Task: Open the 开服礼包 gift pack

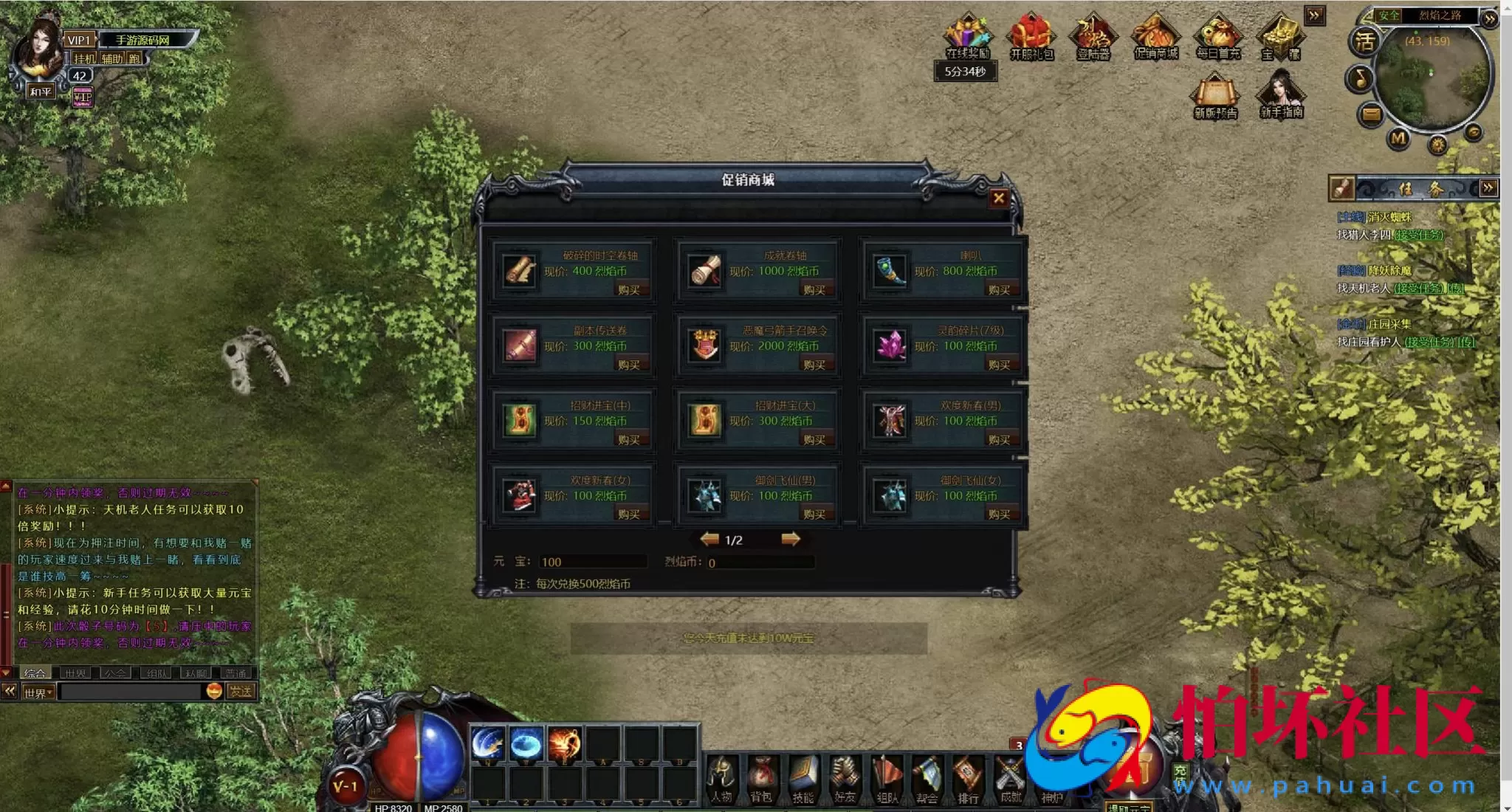Action: point(1031,37)
